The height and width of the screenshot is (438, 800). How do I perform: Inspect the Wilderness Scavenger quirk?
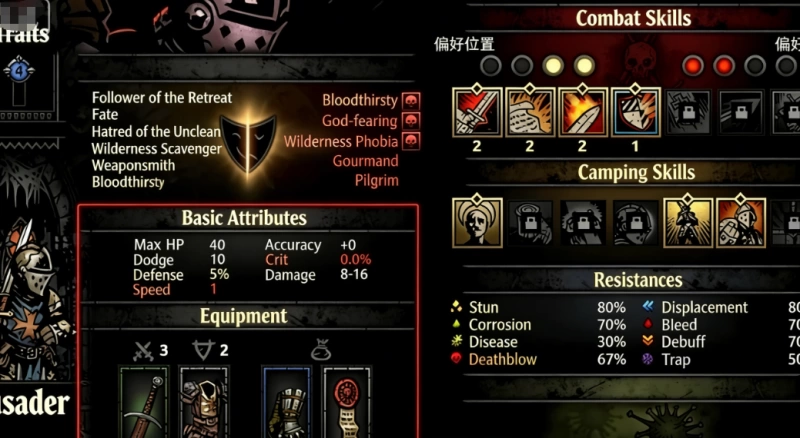pos(154,149)
